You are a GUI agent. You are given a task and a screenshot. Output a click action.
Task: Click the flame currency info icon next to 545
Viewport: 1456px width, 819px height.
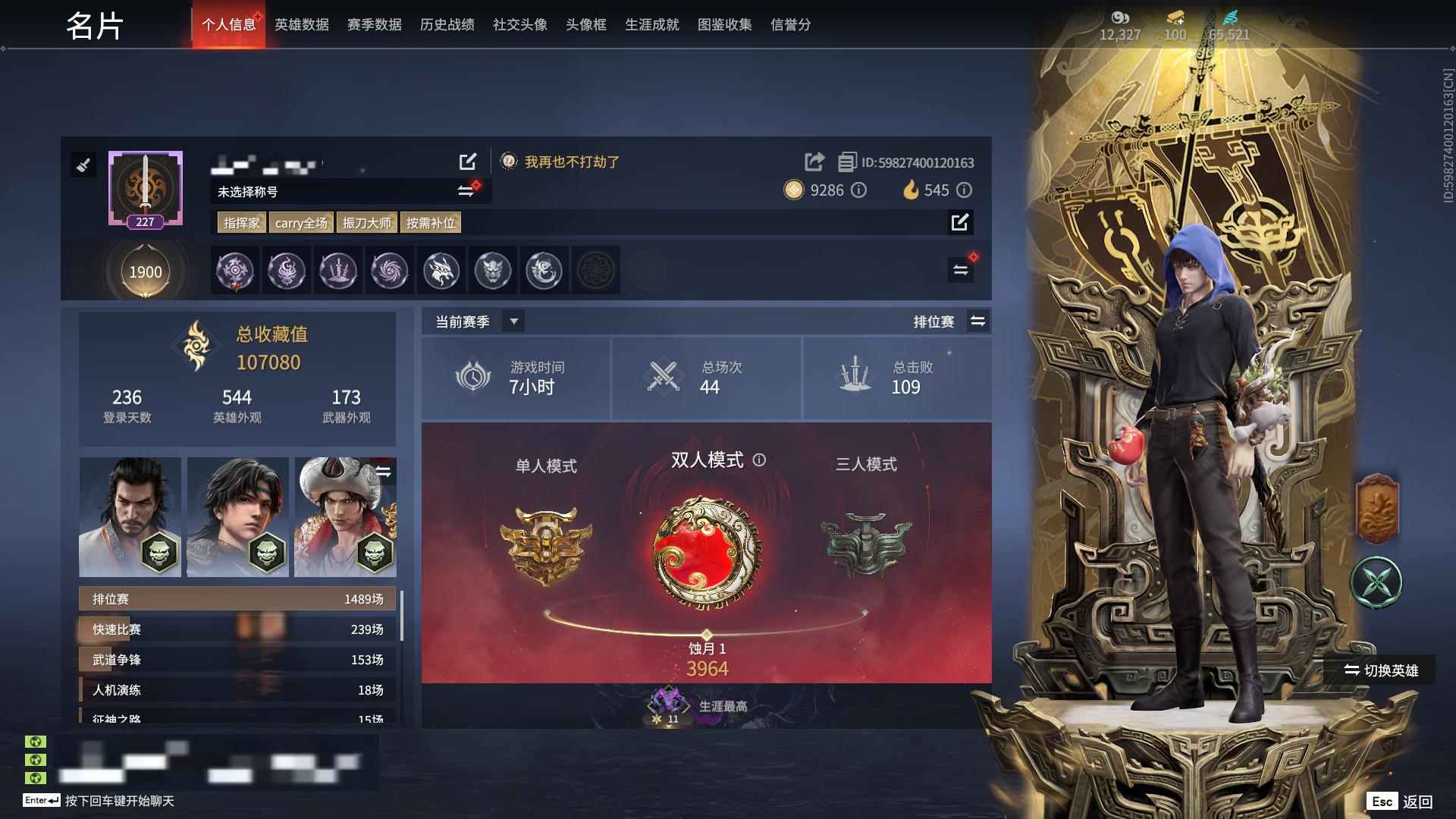tap(963, 191)
